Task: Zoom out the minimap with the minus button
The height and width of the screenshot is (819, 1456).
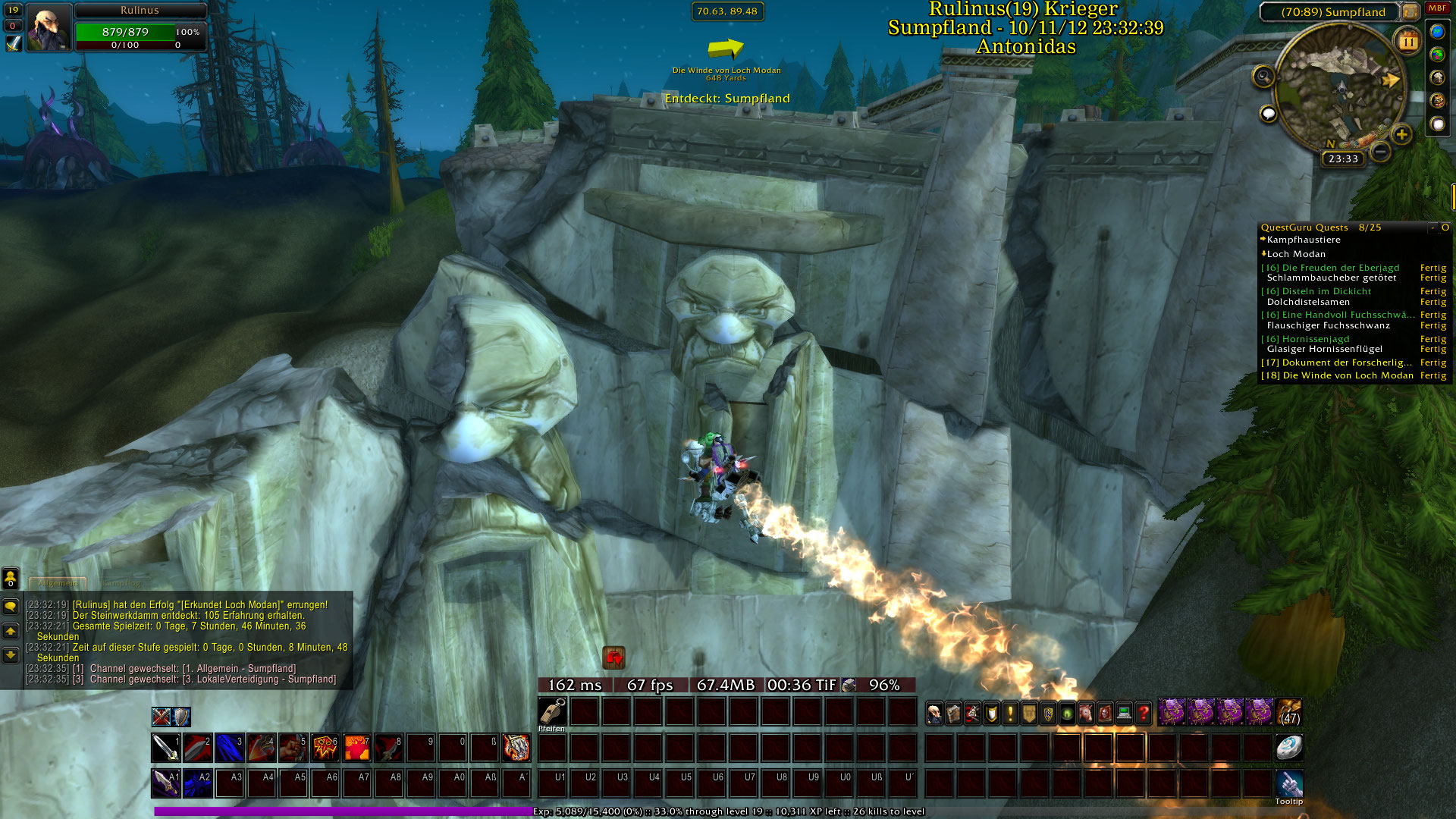Action: point(1381,152)
